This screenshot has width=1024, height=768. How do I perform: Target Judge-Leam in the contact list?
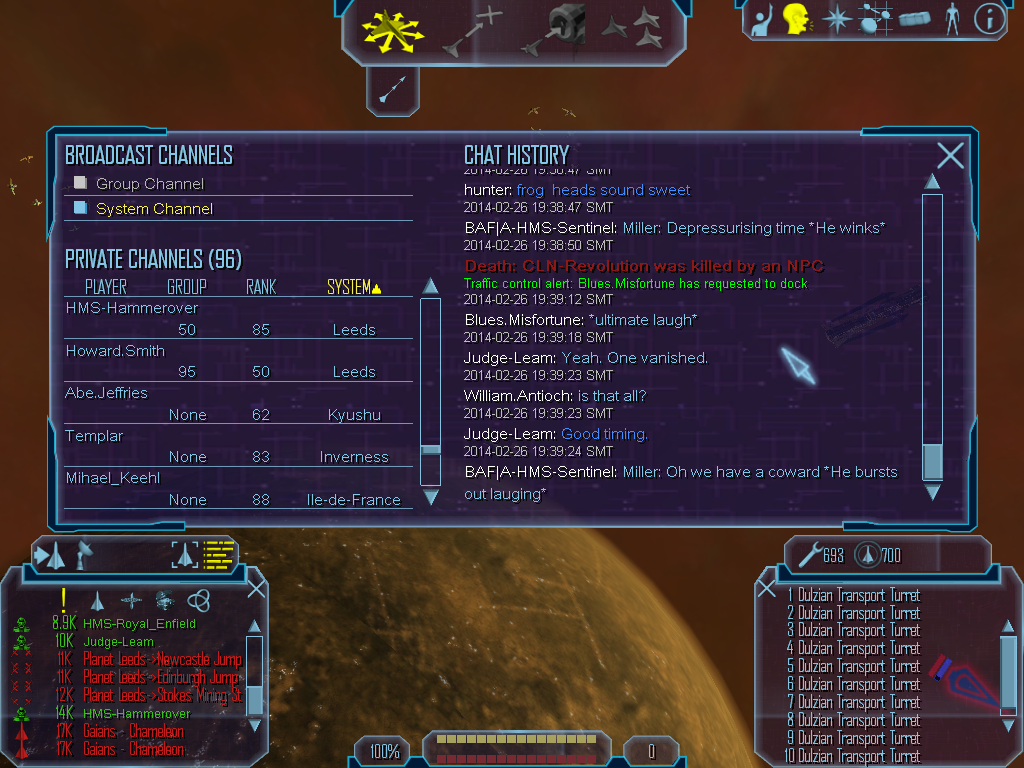coord(118,642)
